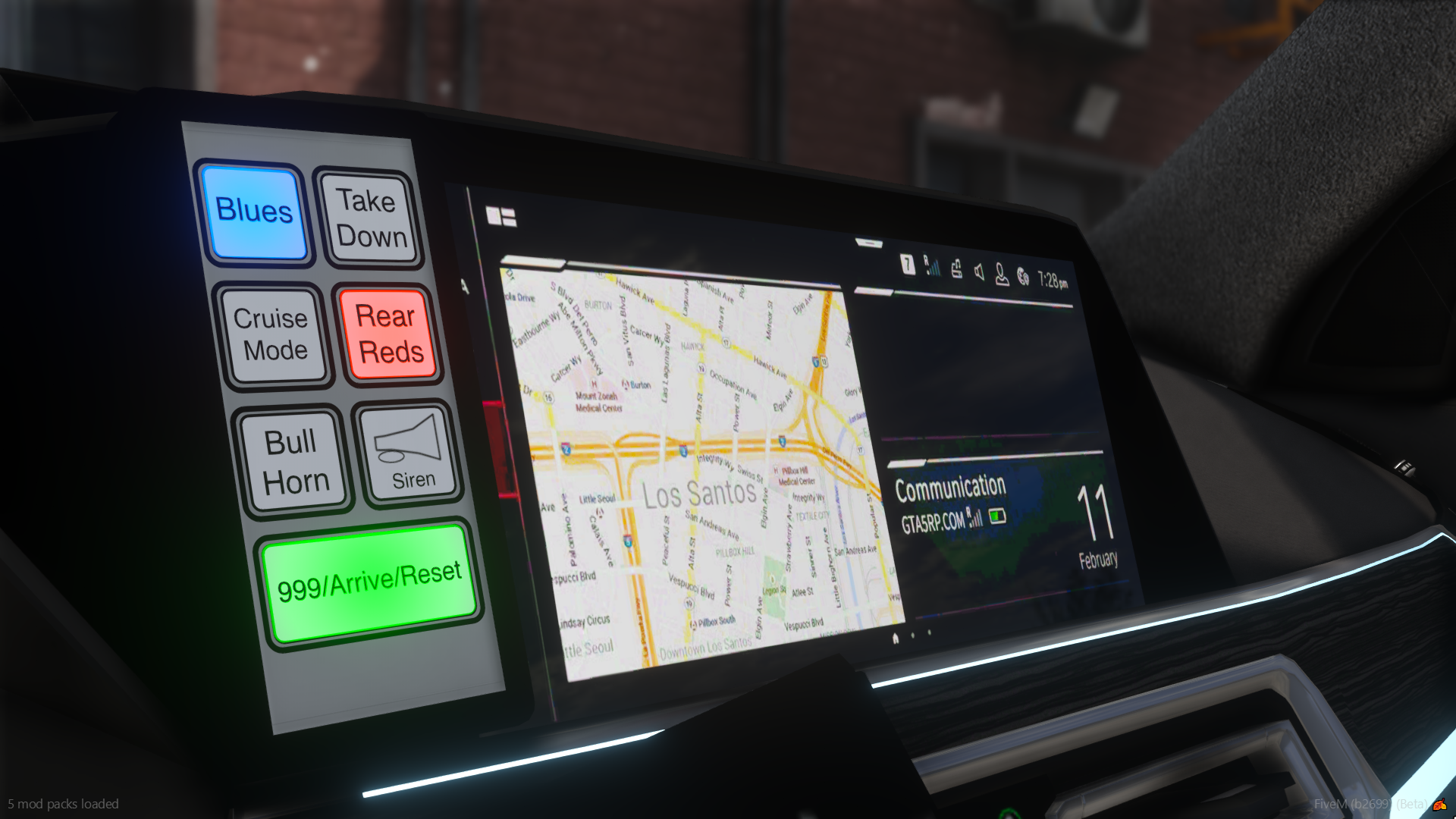Viewport: 1456px width, 819px height.
Task: Sound the Bull Horn button
Action: (293, 461)
